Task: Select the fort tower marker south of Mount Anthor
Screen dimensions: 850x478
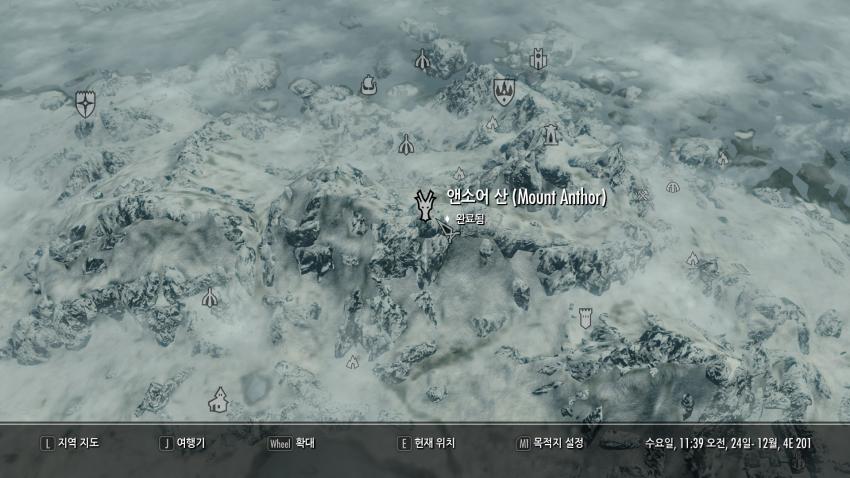Action: pyautogui.click(x=585, y=318)
